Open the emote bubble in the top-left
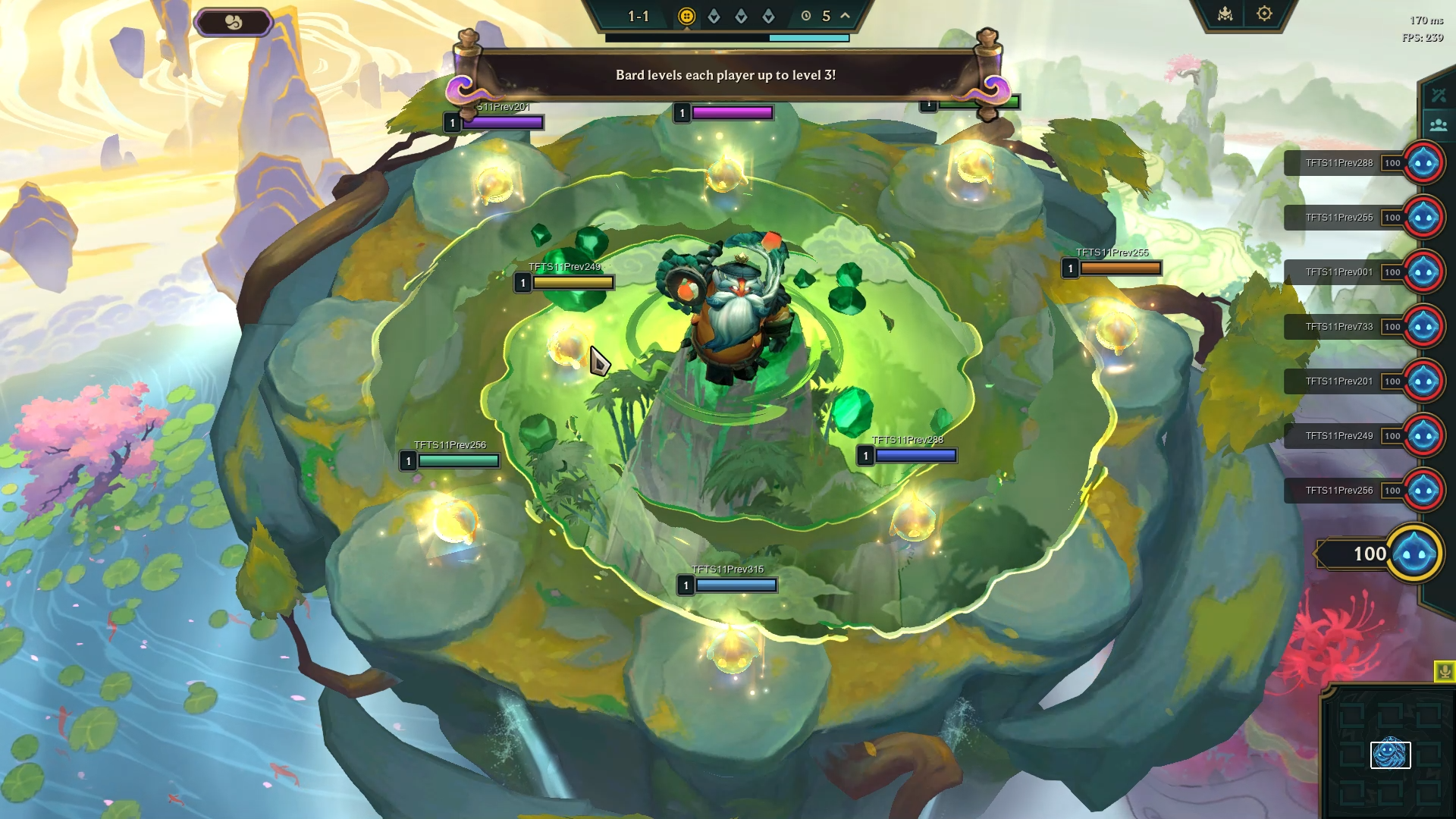 pyautogui.click(x=233, y=21)
